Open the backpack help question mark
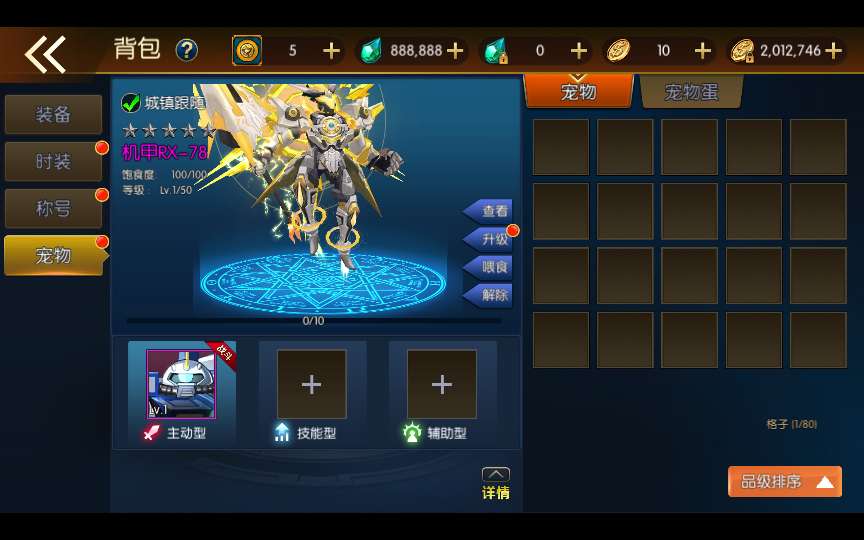 [x=186, y=50]
